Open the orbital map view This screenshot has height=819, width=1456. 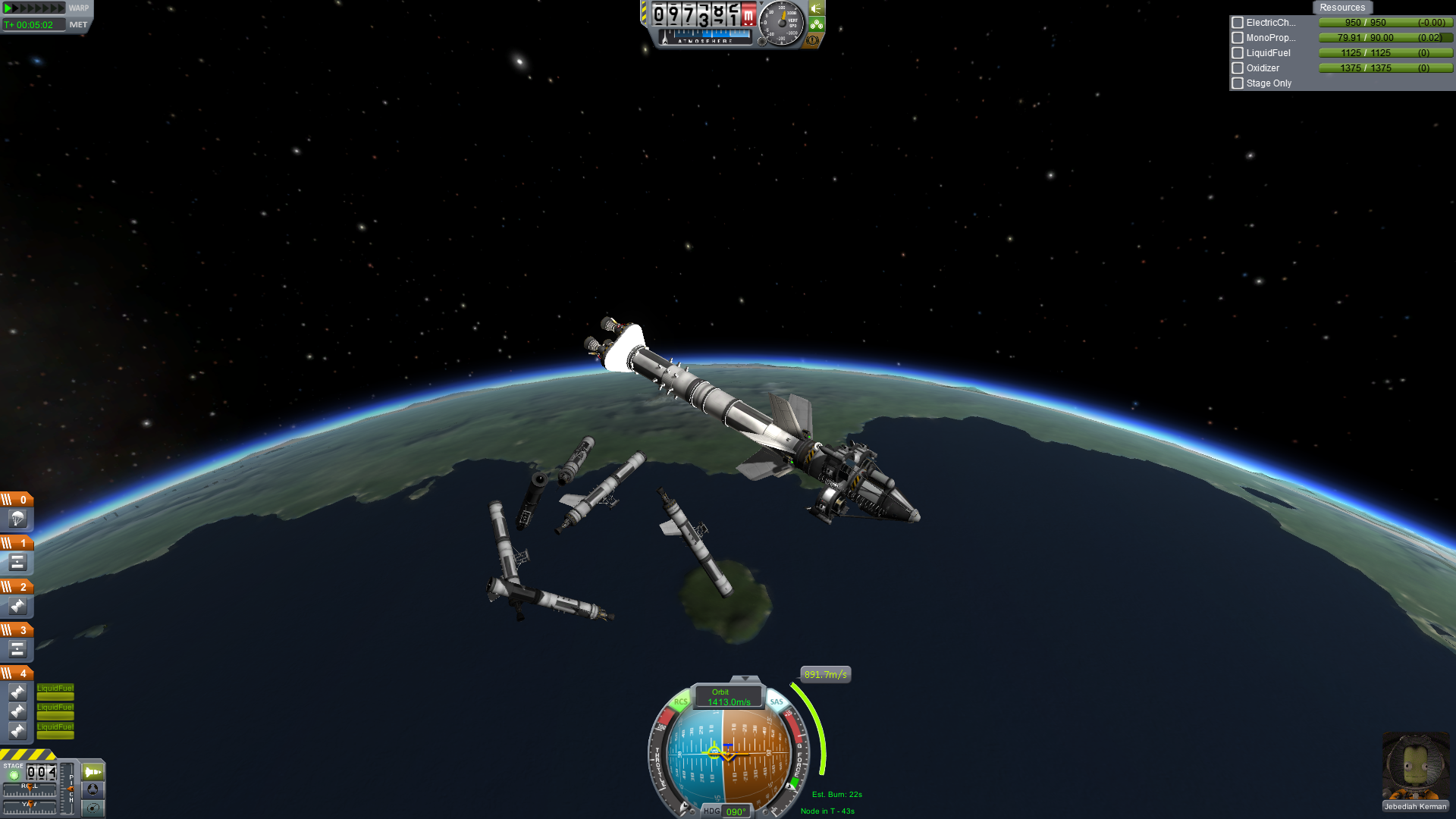93,808
